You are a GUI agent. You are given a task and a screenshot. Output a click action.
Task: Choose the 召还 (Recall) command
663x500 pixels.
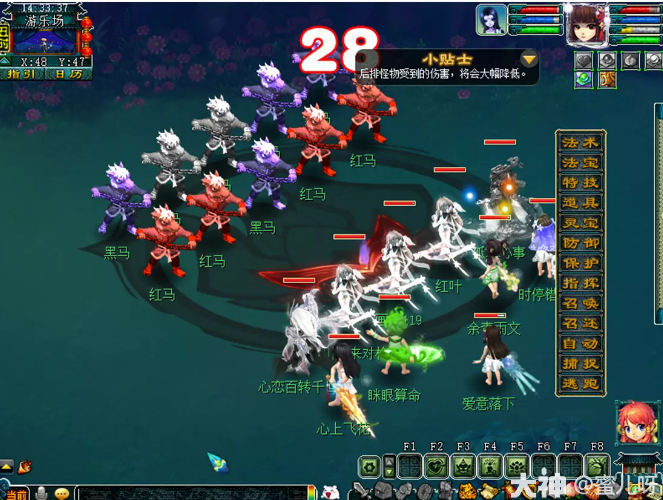pyautogui.click(x=580, y=323)
